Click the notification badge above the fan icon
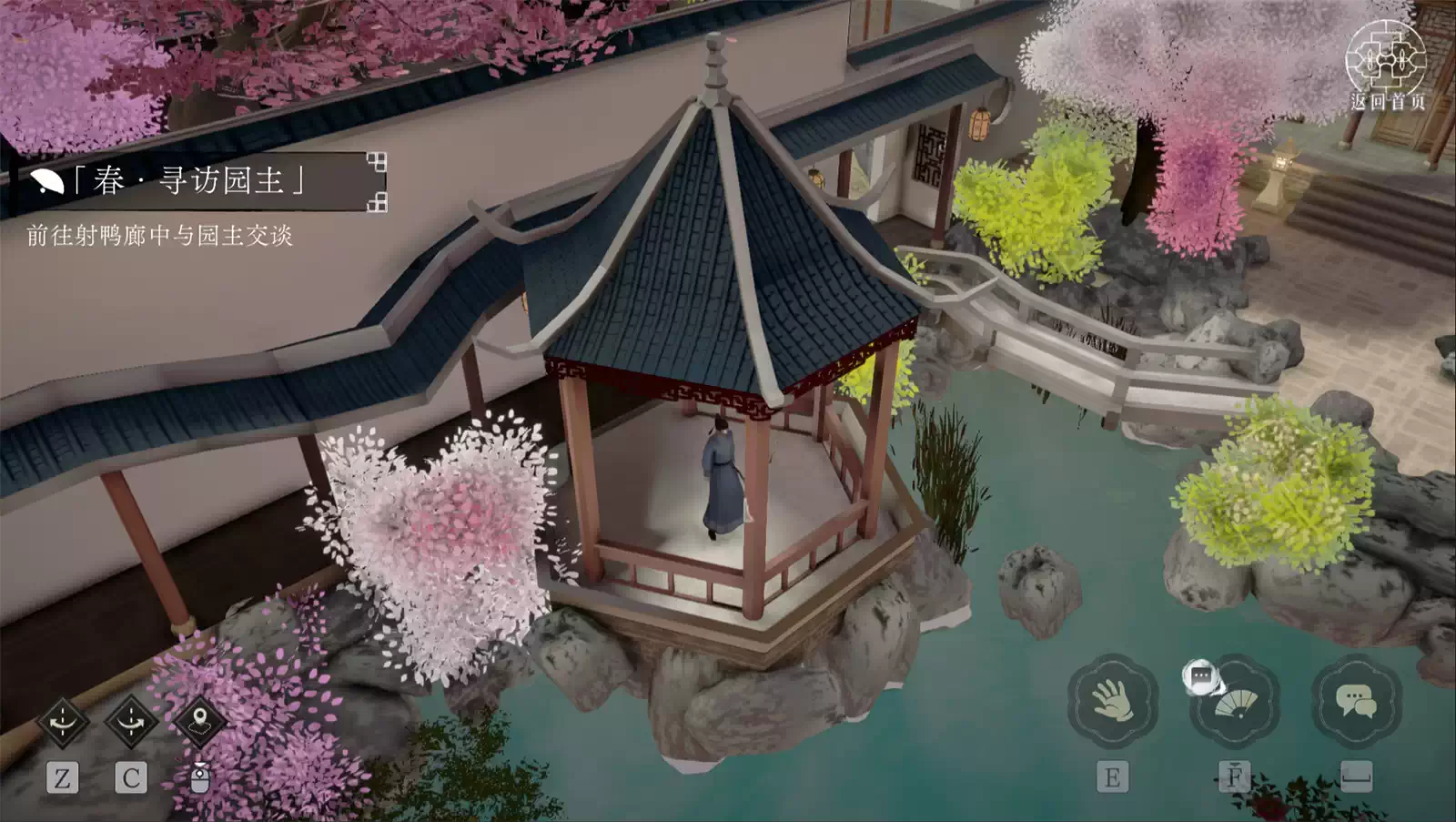The height and width of the screenshot is (822, 1456). tap(1201, 675)
